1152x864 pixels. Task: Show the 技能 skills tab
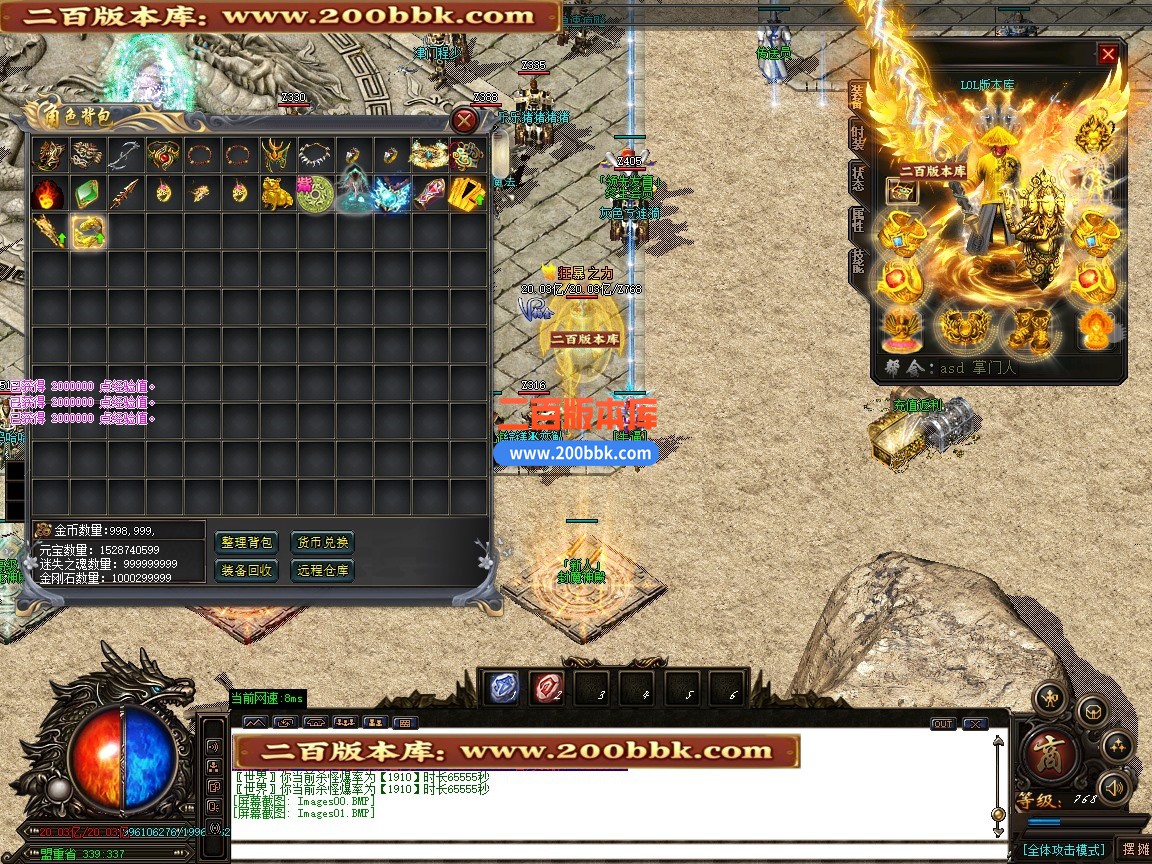coord(857,263)
